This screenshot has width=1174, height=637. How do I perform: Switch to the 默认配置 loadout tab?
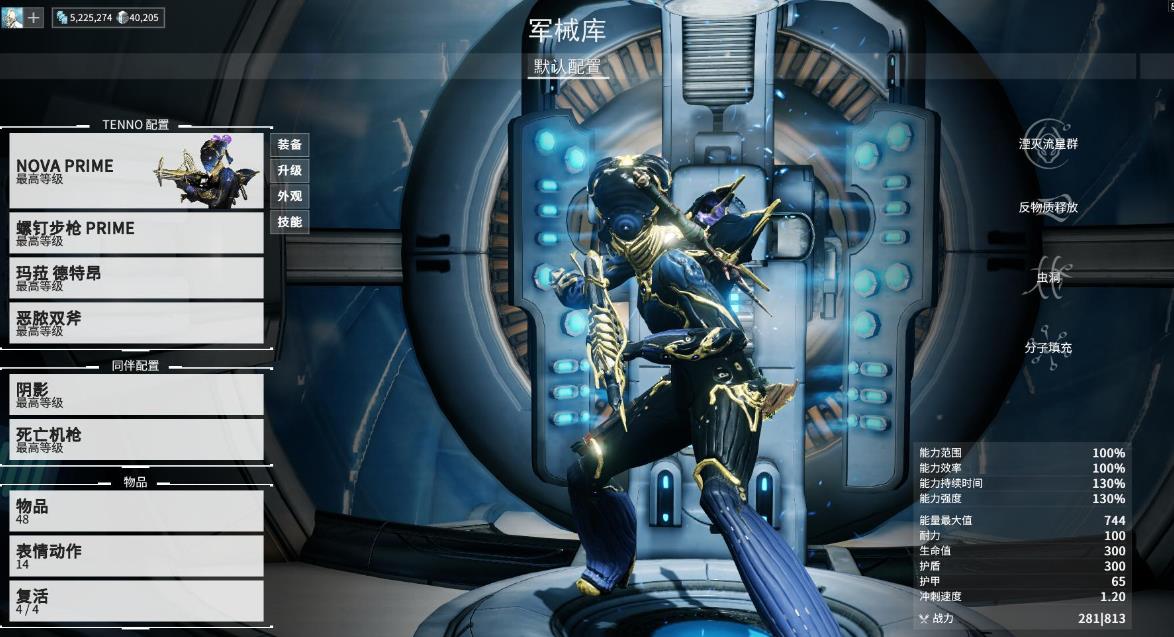[x=568, y=67]
